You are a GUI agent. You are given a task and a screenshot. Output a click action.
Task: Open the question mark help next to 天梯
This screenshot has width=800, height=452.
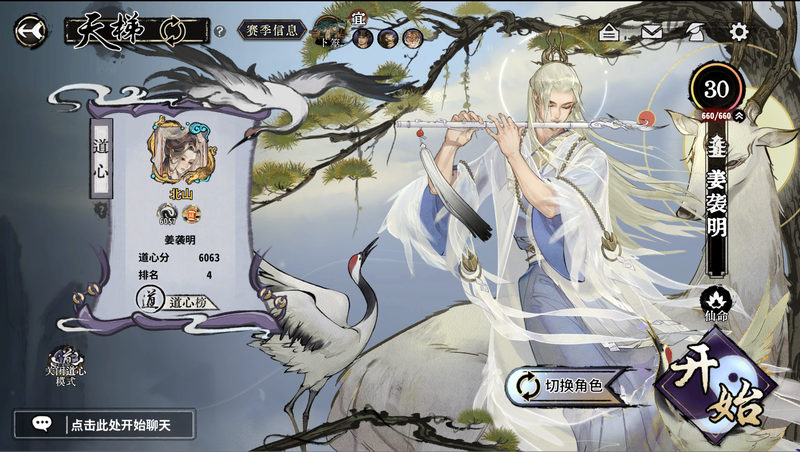(x=219, y=32)
